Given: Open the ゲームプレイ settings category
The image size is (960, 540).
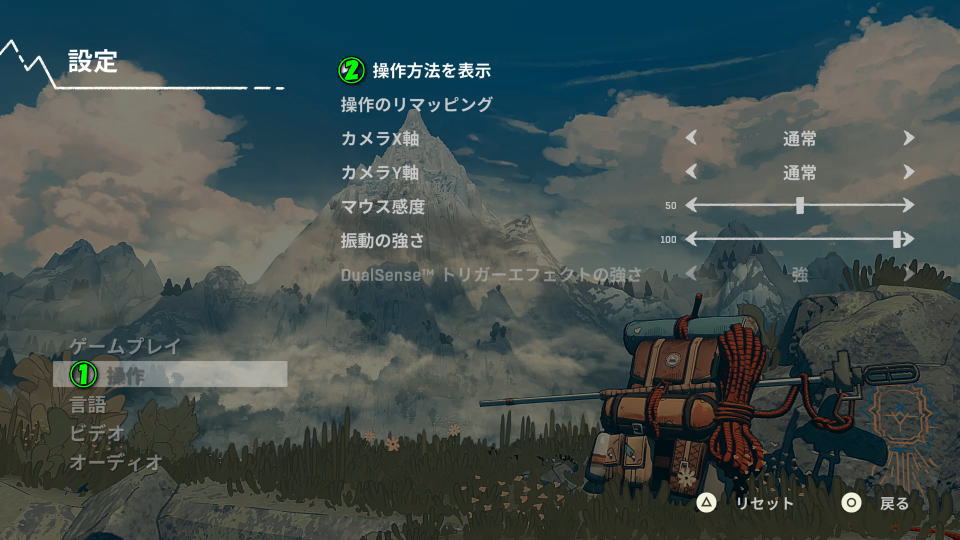Looking at the screenshot, I should tap(125, 347).
